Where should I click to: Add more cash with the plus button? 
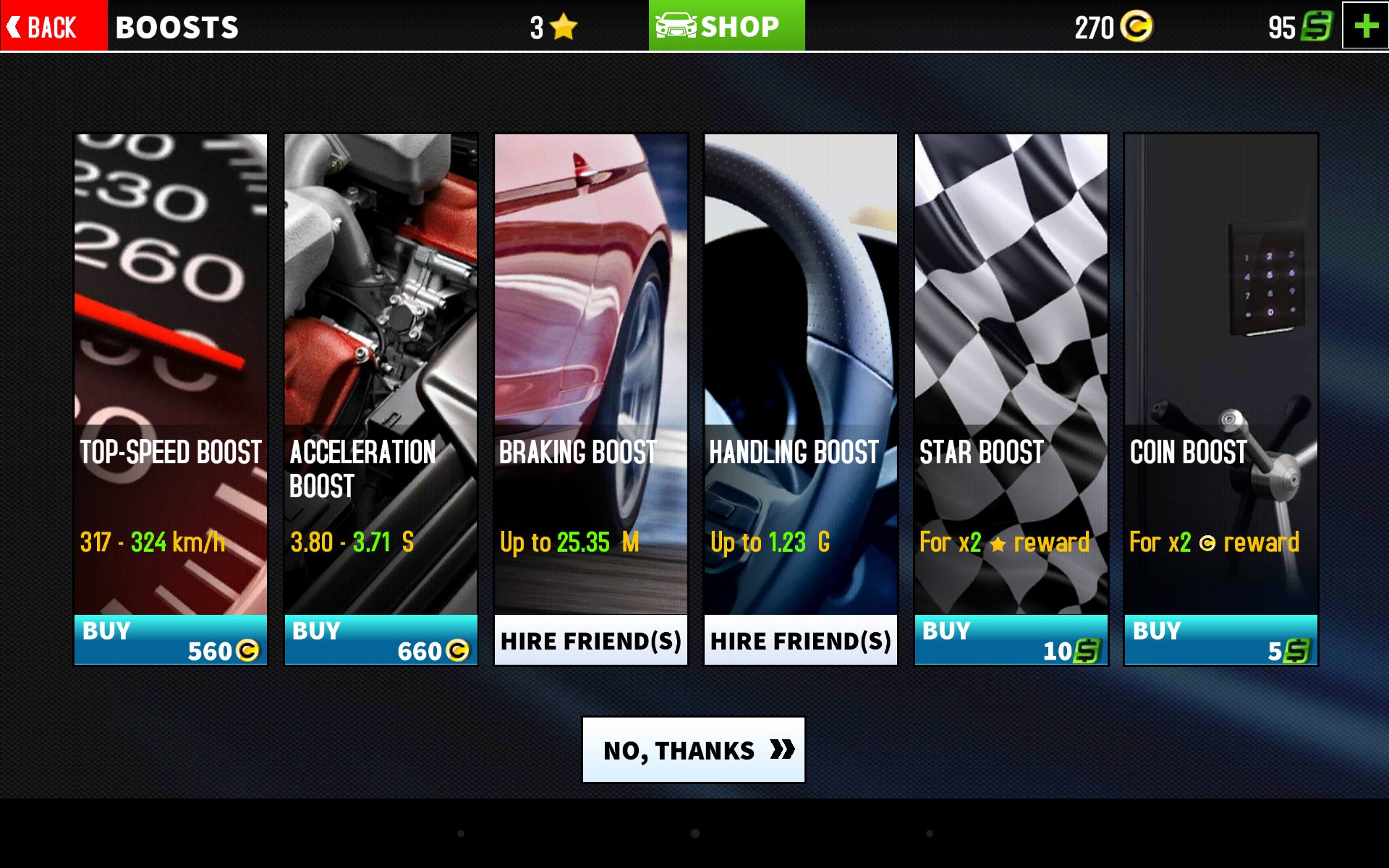(x=1365, y=27)
